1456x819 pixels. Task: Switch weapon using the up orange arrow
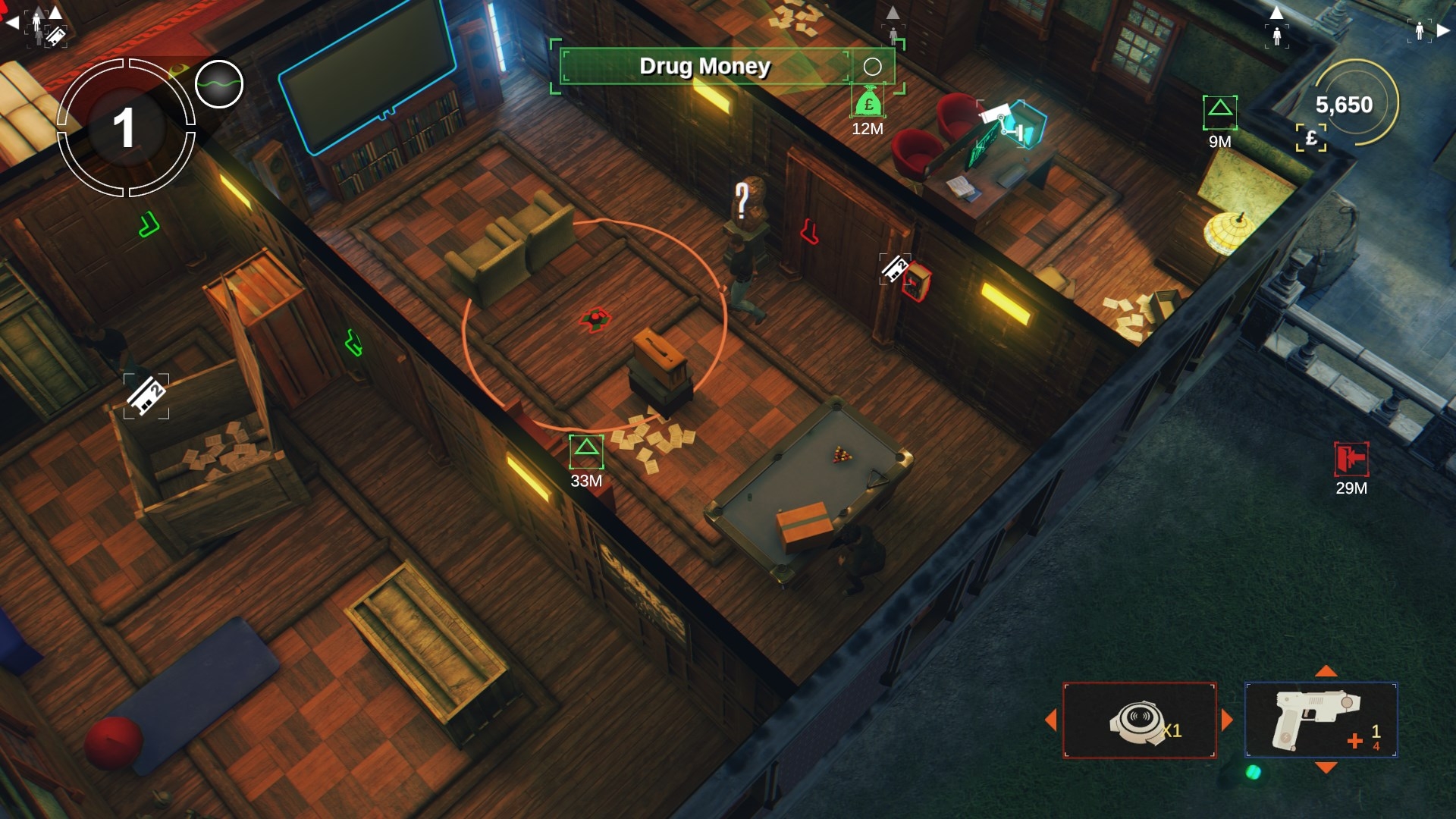pos(1326,671)
